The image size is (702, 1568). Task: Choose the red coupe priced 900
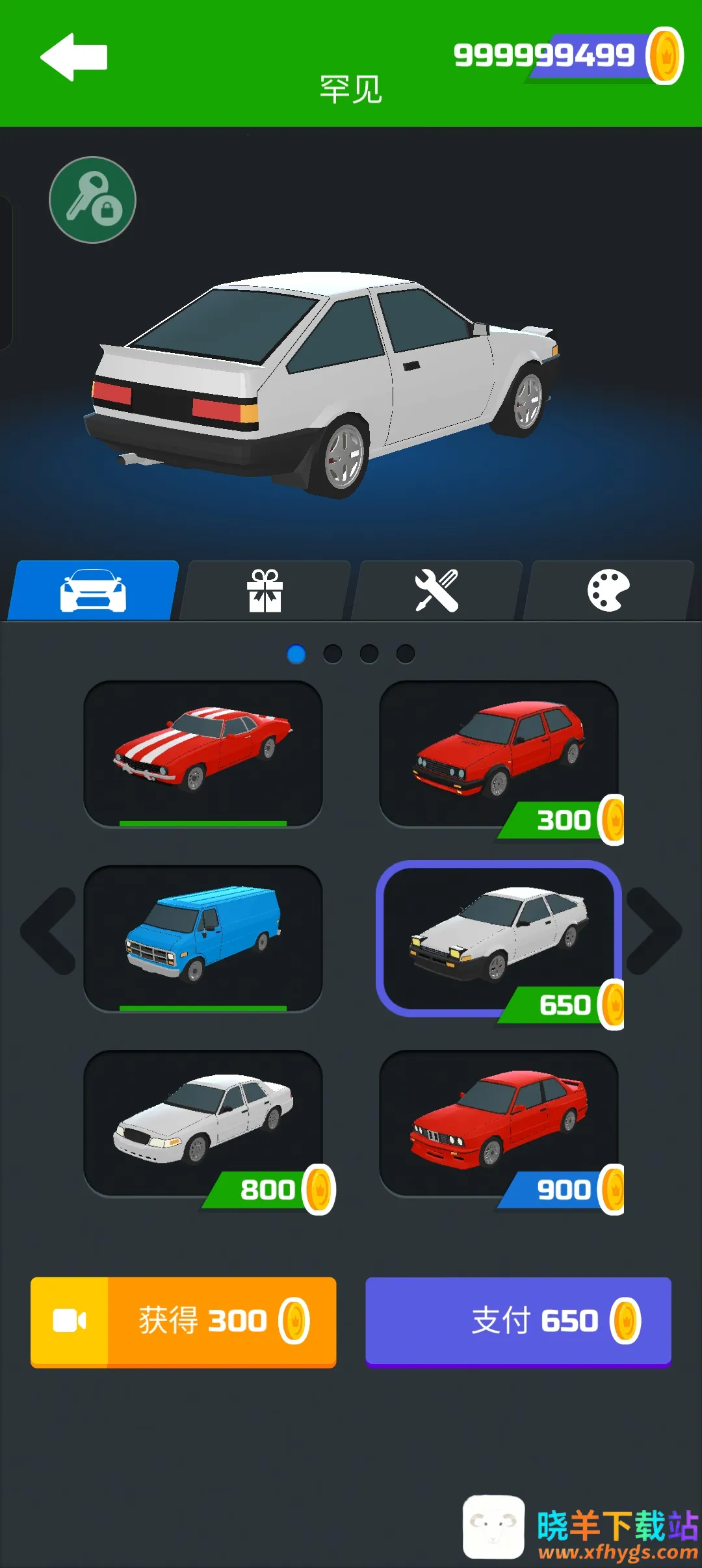(499, 1122)
